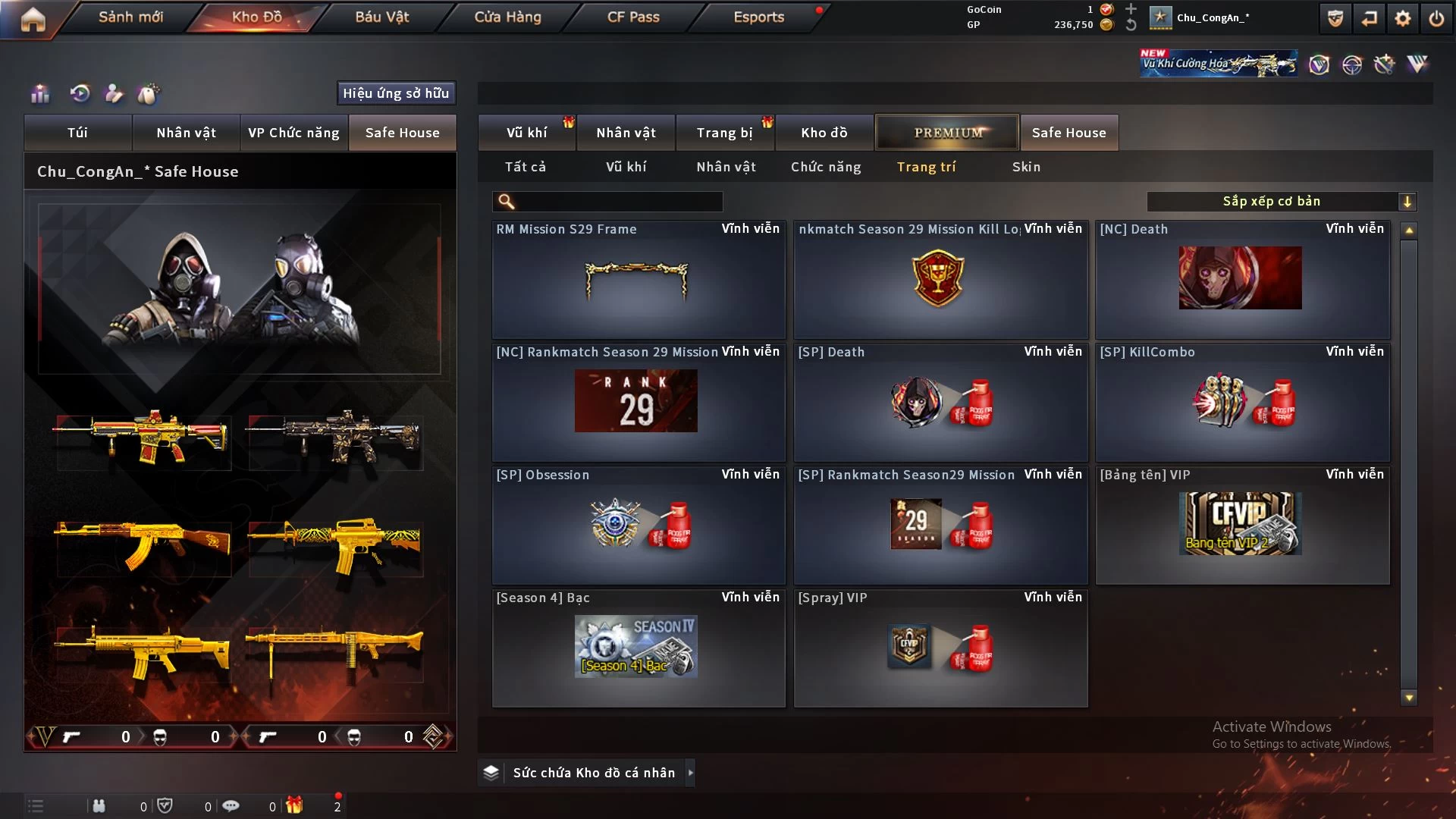Open the CF Pass menu
The height and width of the screenshot is (819, 1456).
[633, 17]
